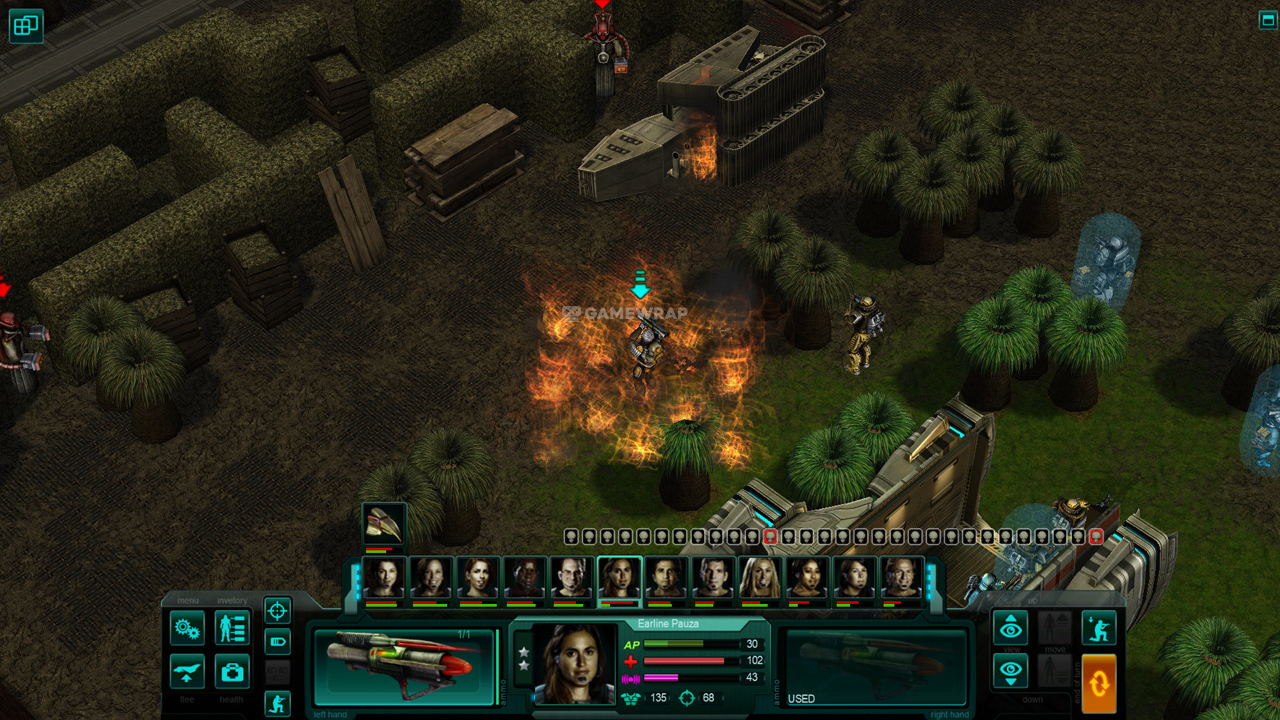Select the last soldier portrait in the roster
The height and width of the screenshot is (720, 1280).
(902, 578)
